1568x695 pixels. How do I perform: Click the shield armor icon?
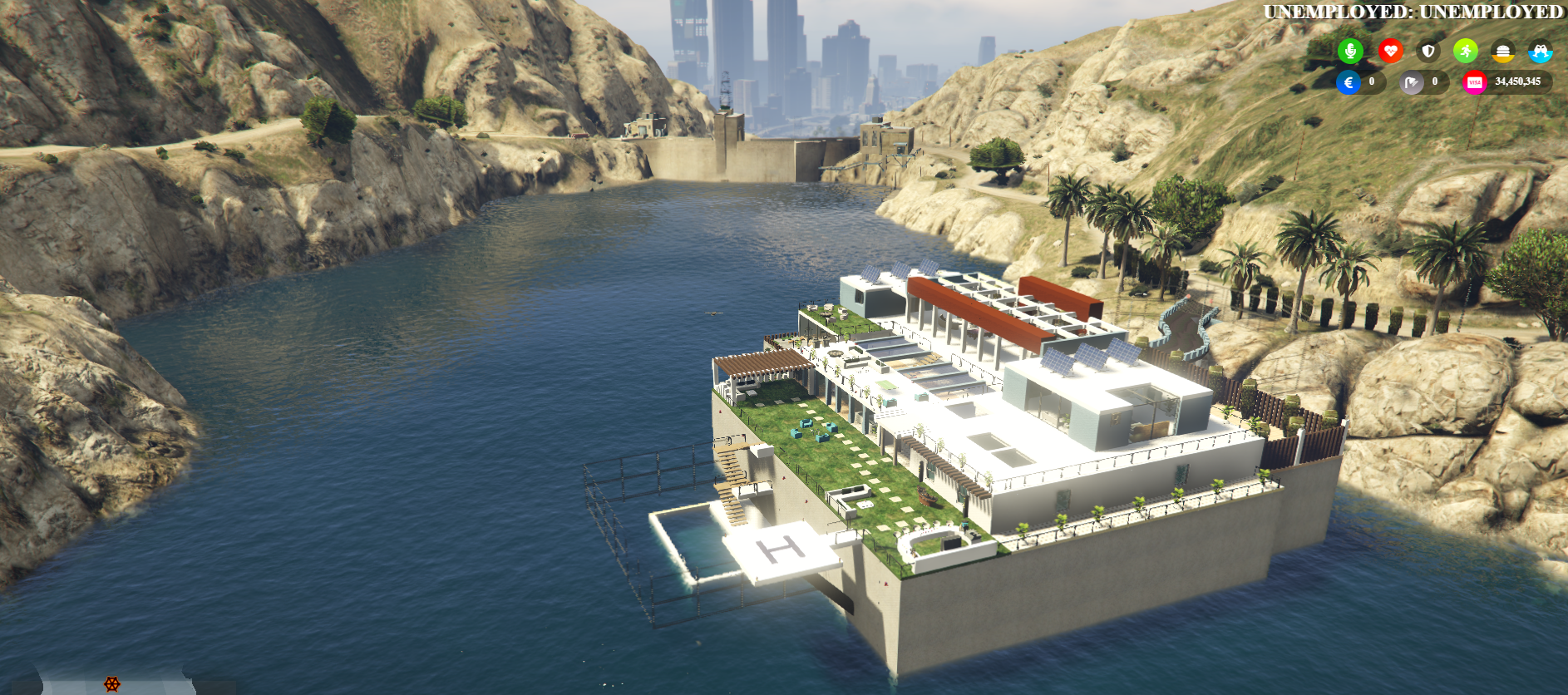tap(1428, 52)
